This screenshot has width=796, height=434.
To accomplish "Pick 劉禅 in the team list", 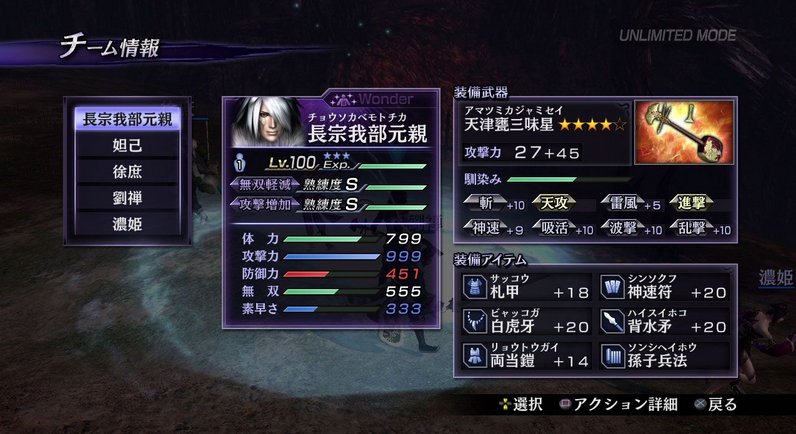I will [127, 198].
